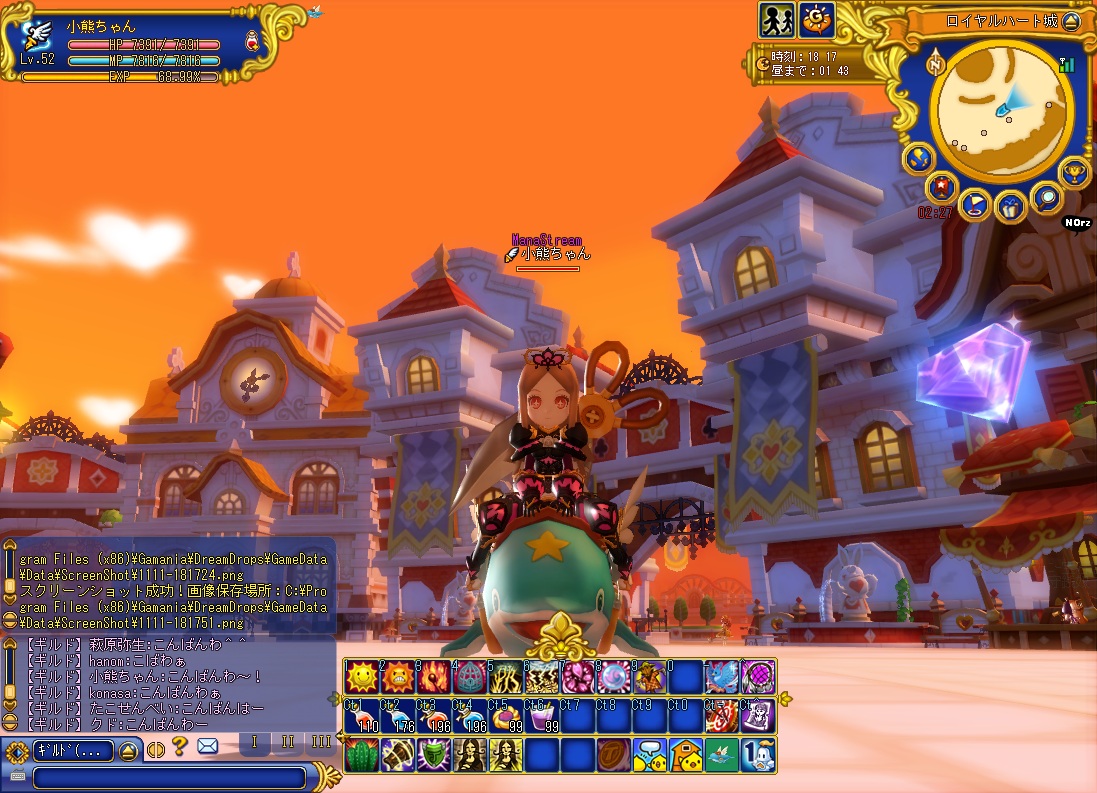The image size is (1097, 793).
Task: Open the gift box button near minimap
Action: [1010, 206]
